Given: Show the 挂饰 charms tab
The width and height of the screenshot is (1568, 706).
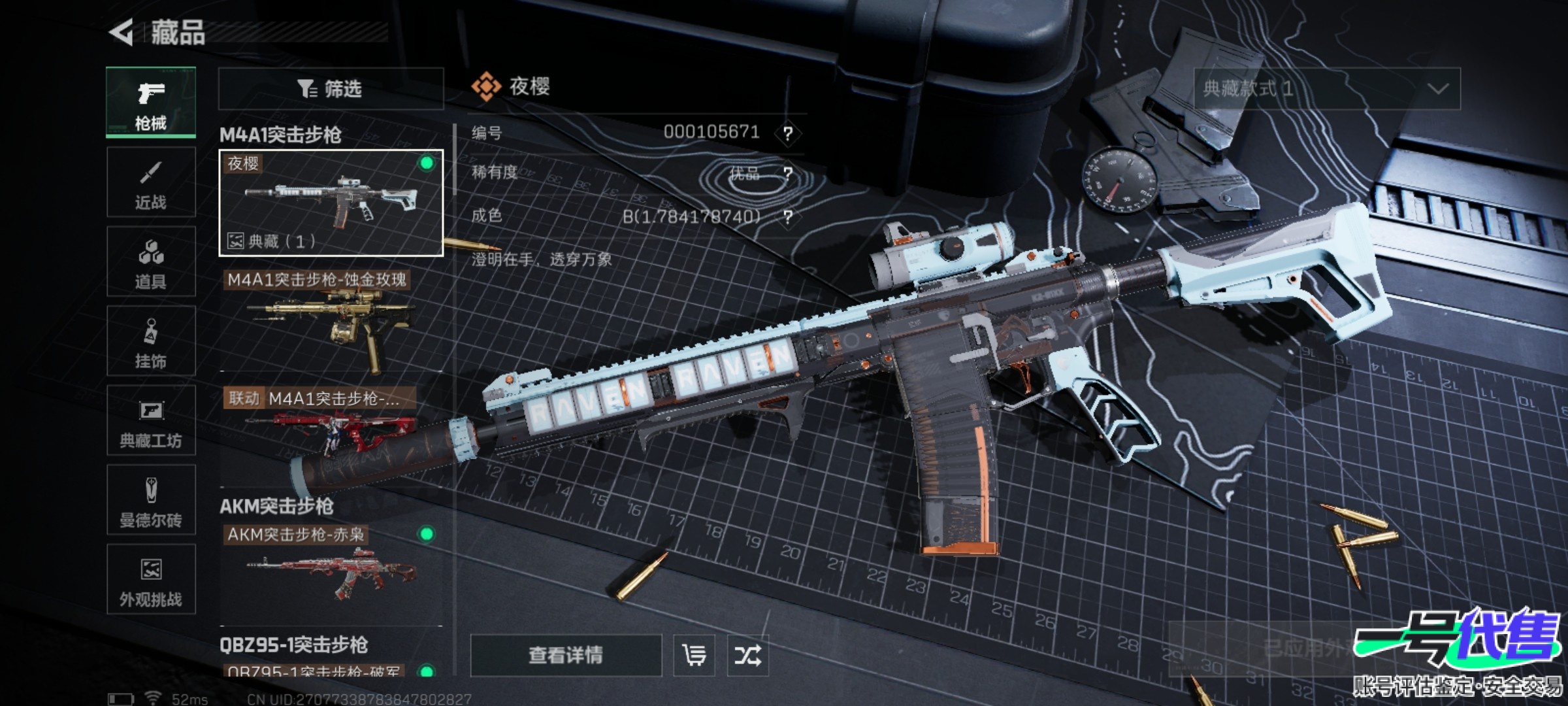Looking at the screenshot, I should (151, 341).
